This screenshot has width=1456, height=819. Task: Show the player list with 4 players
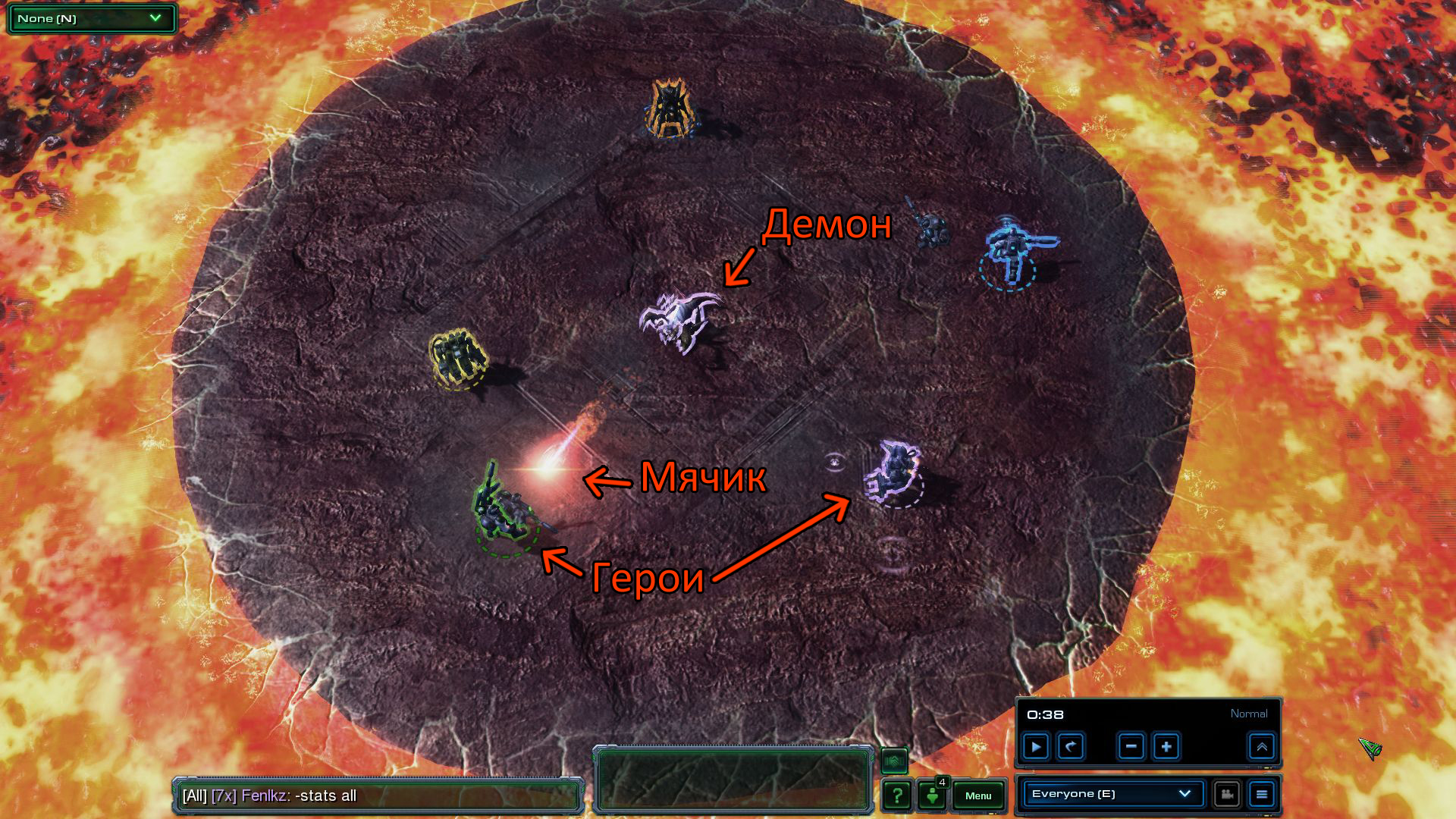[933, 795]
